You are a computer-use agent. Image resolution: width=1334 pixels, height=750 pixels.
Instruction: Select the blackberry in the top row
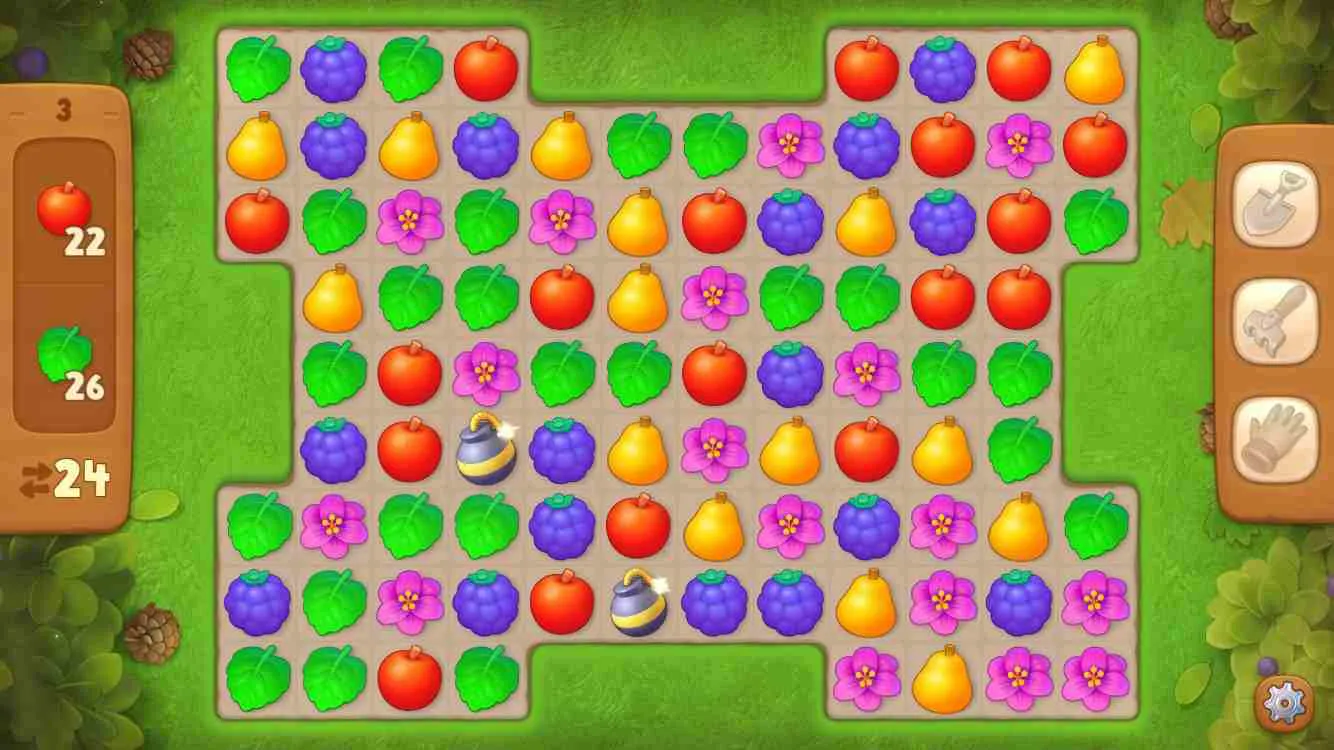(334, 68)
